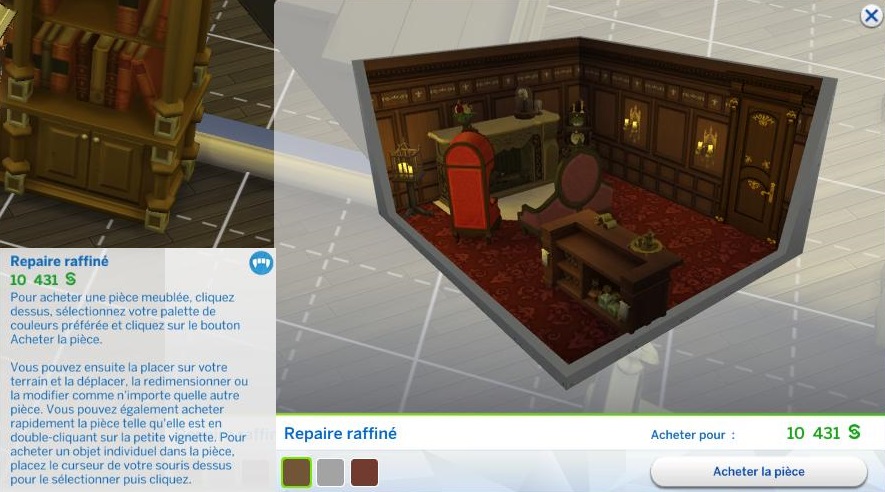Buy the room with Acheter la pièce
Image resolution: width=885 pixels, height=492 pixels.
(x=758, y=472)
